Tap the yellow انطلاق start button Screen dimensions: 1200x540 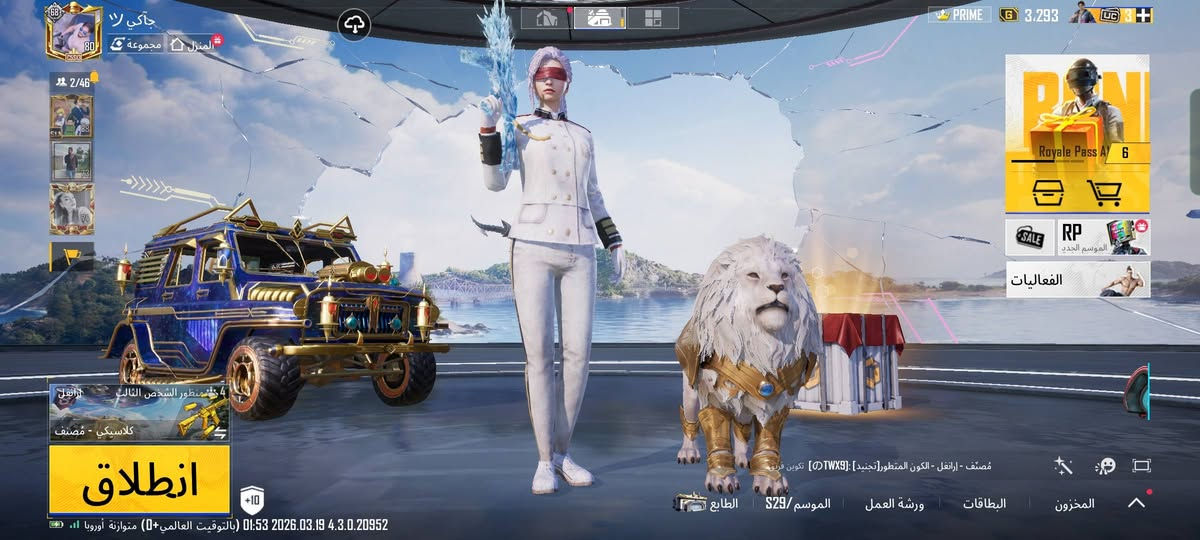click(139, 480)
